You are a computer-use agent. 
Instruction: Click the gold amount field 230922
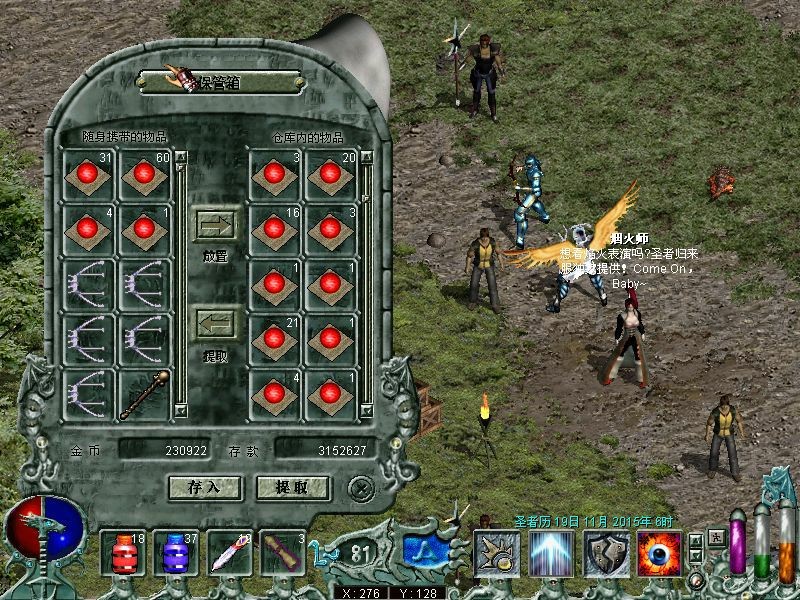coord(165,451)
